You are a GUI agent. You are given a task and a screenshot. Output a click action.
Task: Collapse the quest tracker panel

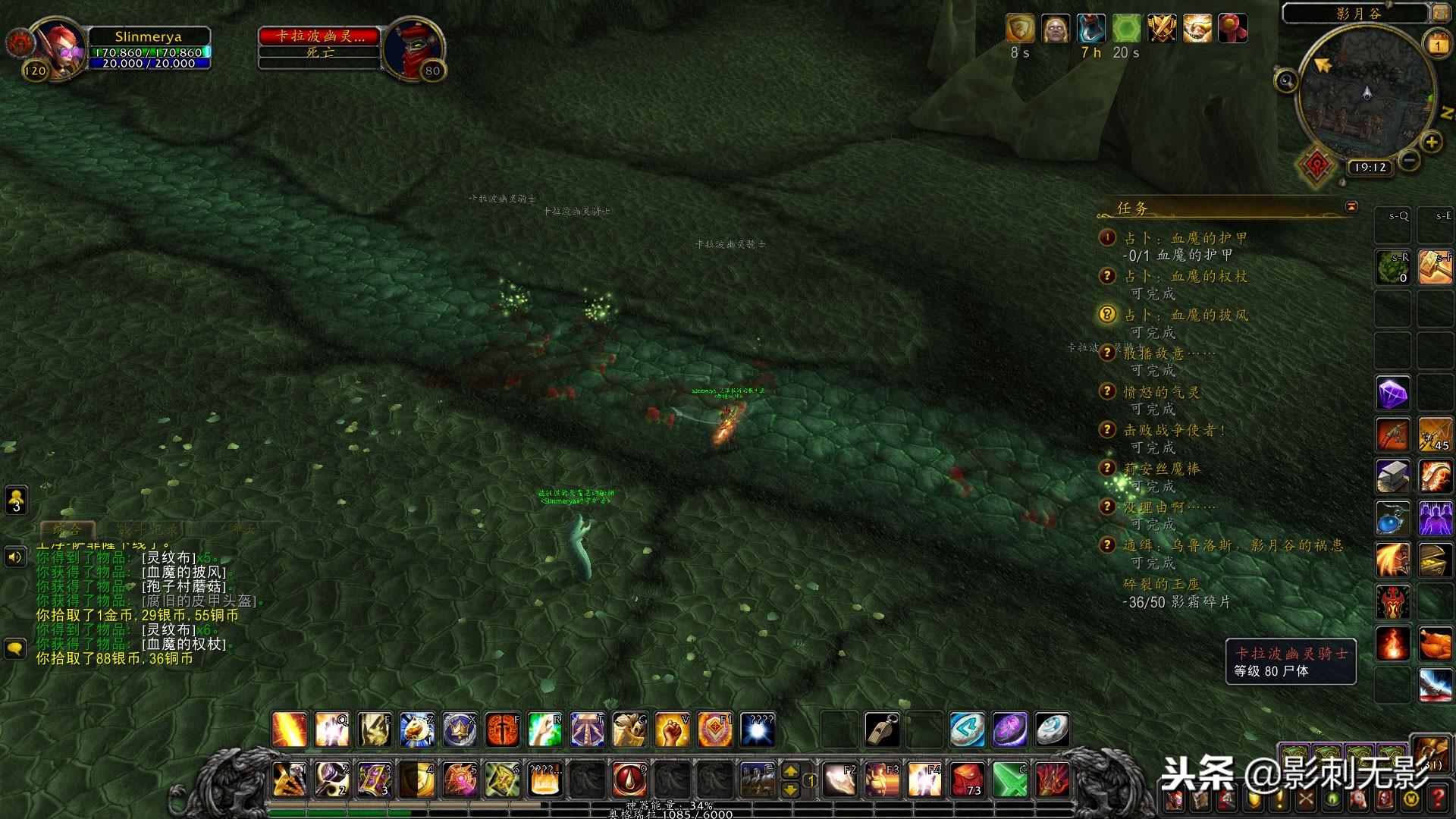(1351, 206)
